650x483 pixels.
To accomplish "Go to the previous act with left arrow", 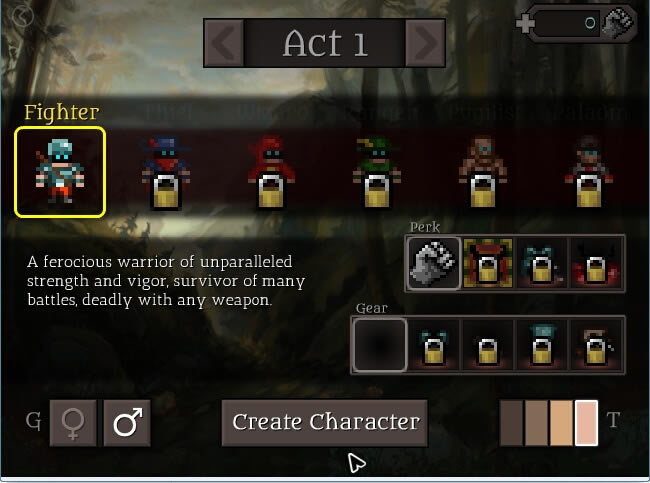I will [x=225, y=43].
